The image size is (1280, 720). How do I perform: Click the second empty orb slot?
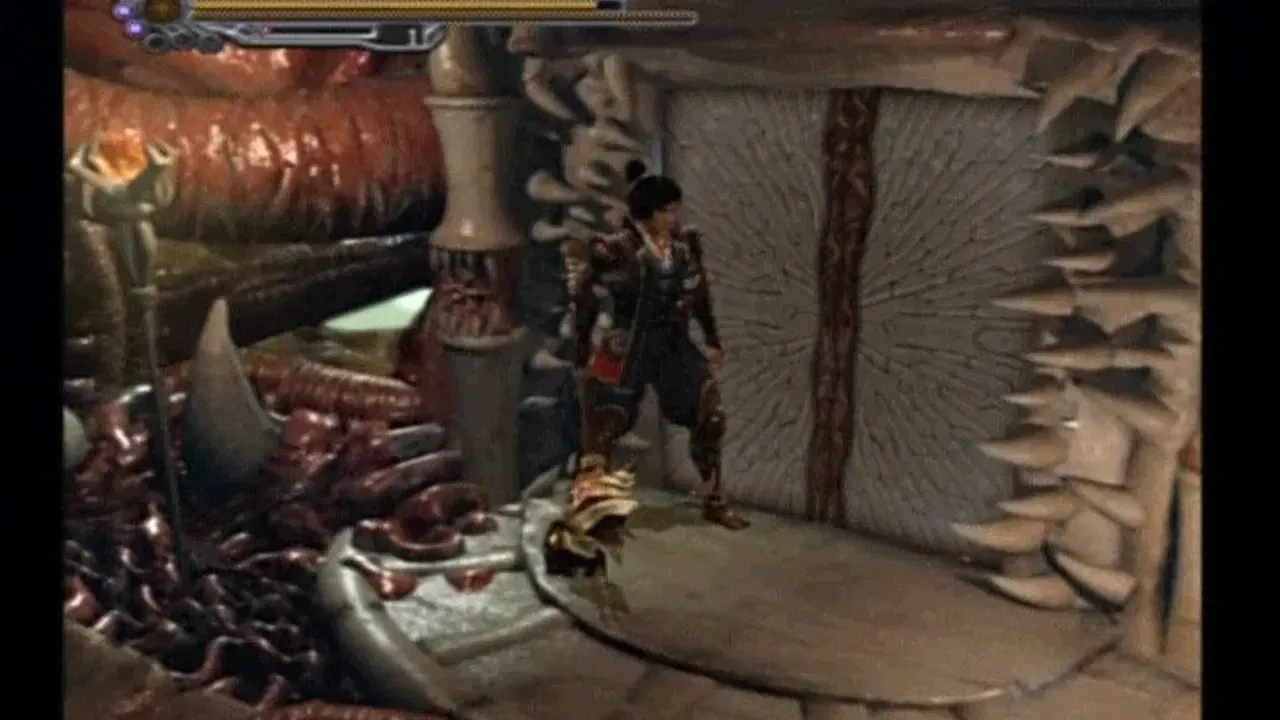[x=180, y=40]
